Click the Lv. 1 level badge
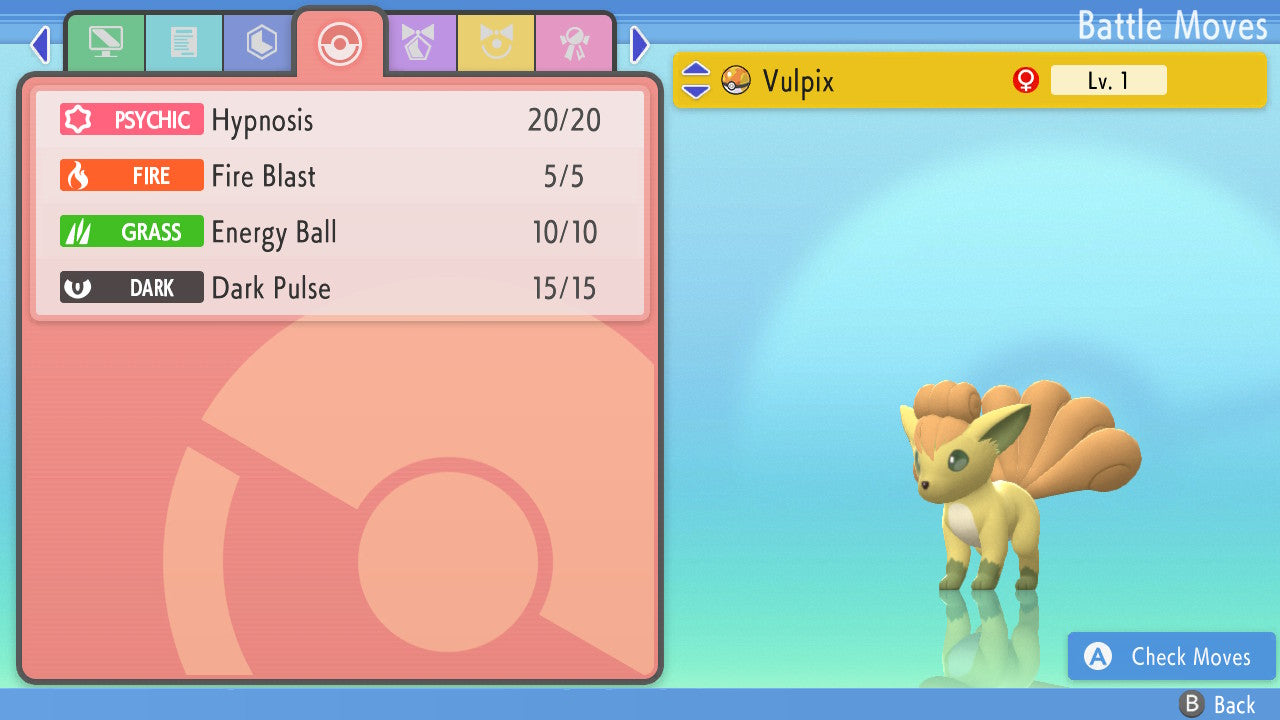 (1108, 80)
